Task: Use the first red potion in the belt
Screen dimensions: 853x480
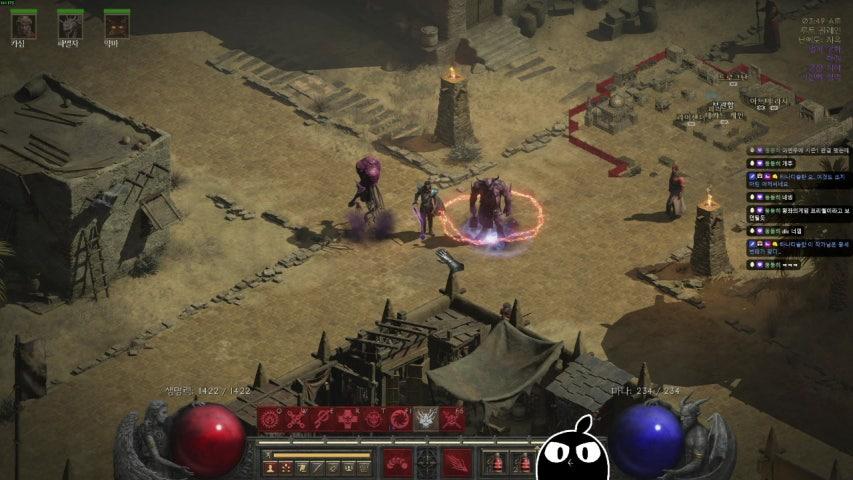Action: click(497, 464)
